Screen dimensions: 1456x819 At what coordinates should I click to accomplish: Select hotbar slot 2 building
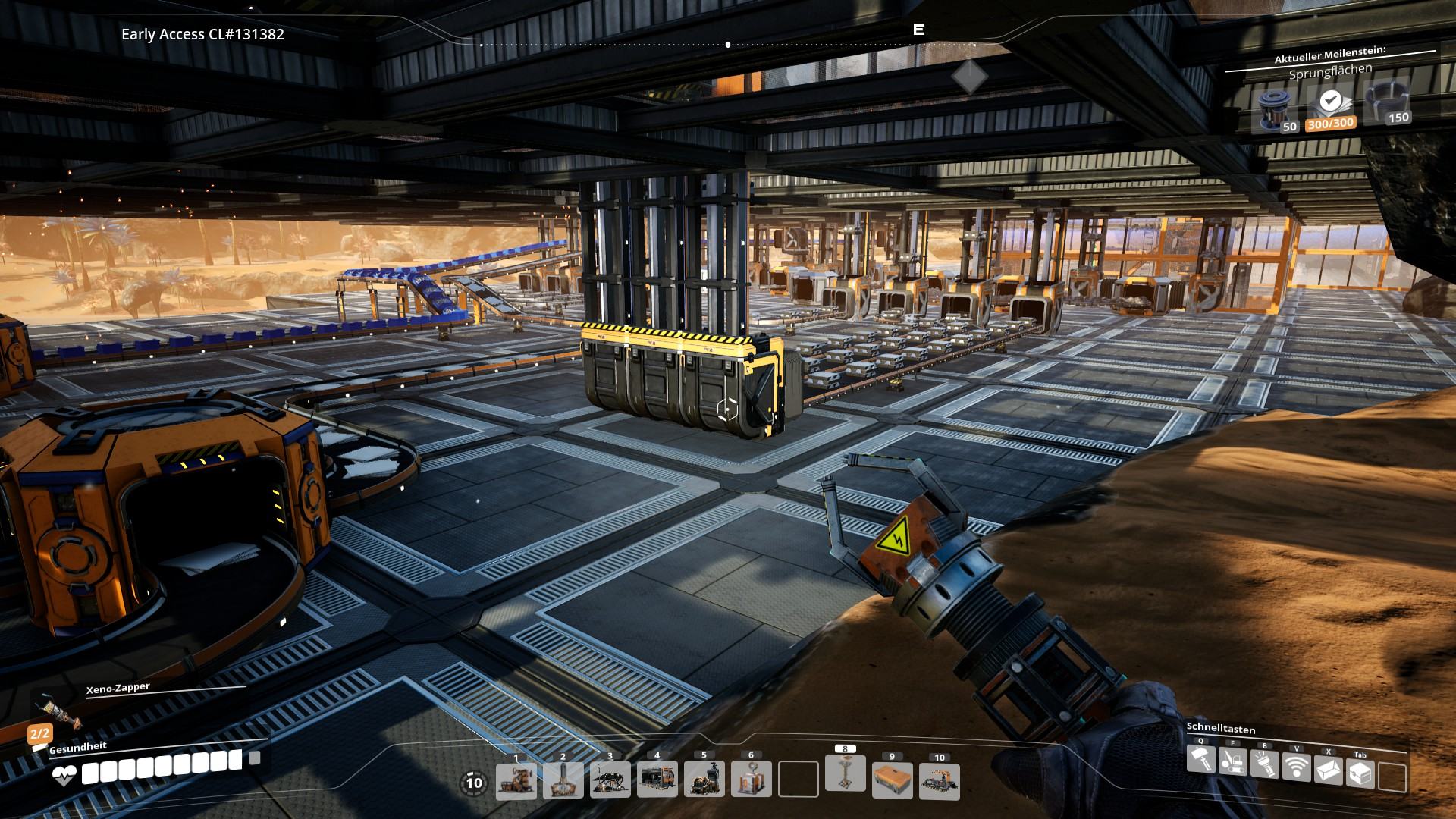coord(563,780)
